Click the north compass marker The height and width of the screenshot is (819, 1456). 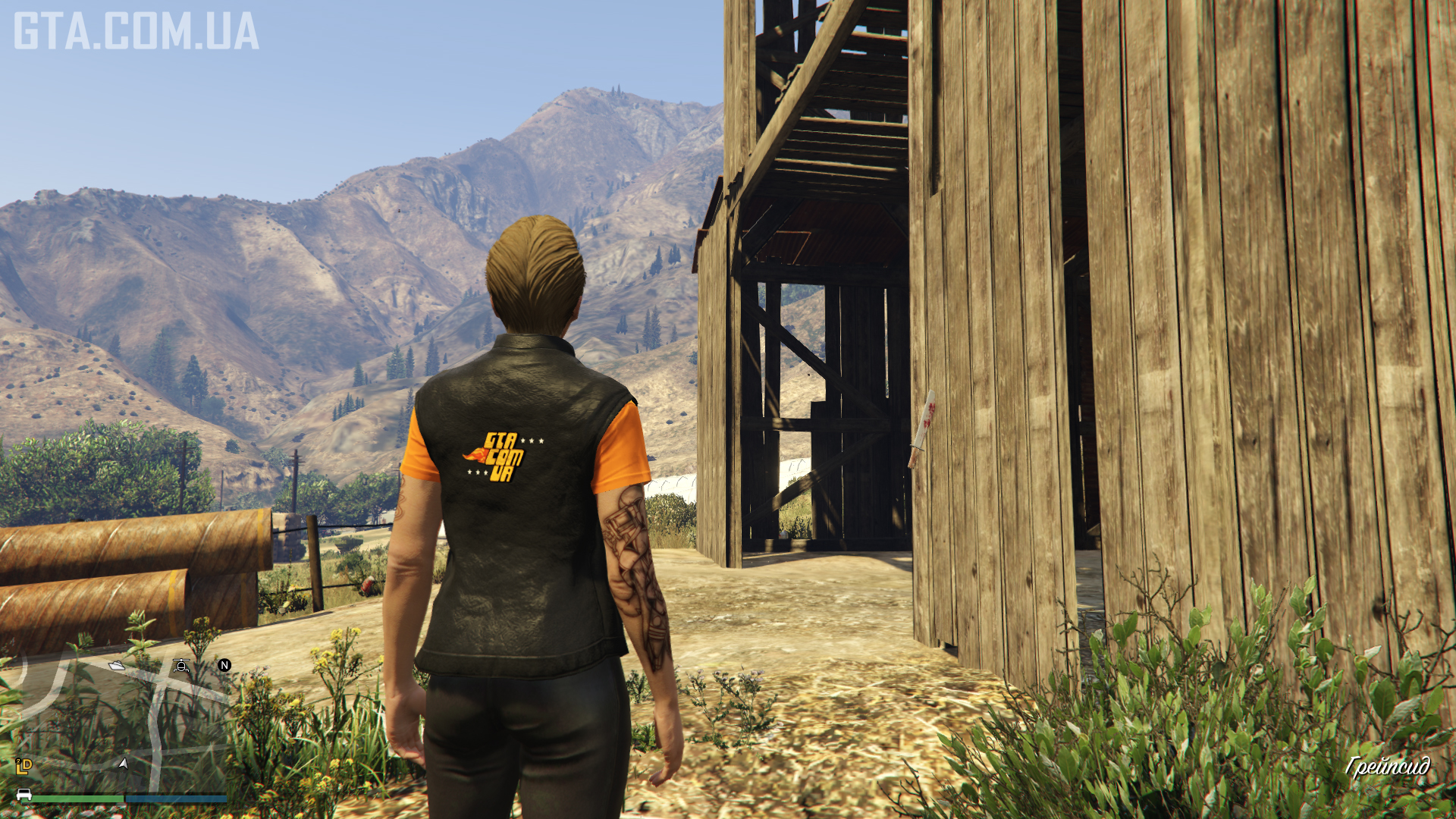[x=224, y=665]
